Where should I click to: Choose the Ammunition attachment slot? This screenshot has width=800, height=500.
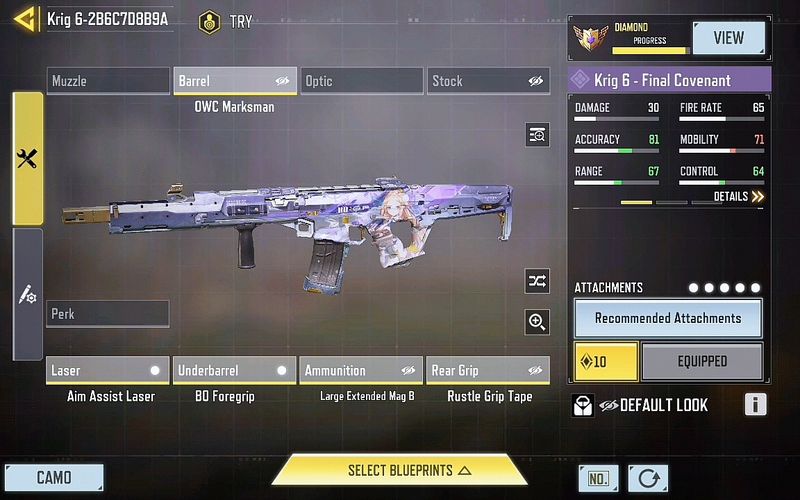pyautogui.click(x=361, y=370)
